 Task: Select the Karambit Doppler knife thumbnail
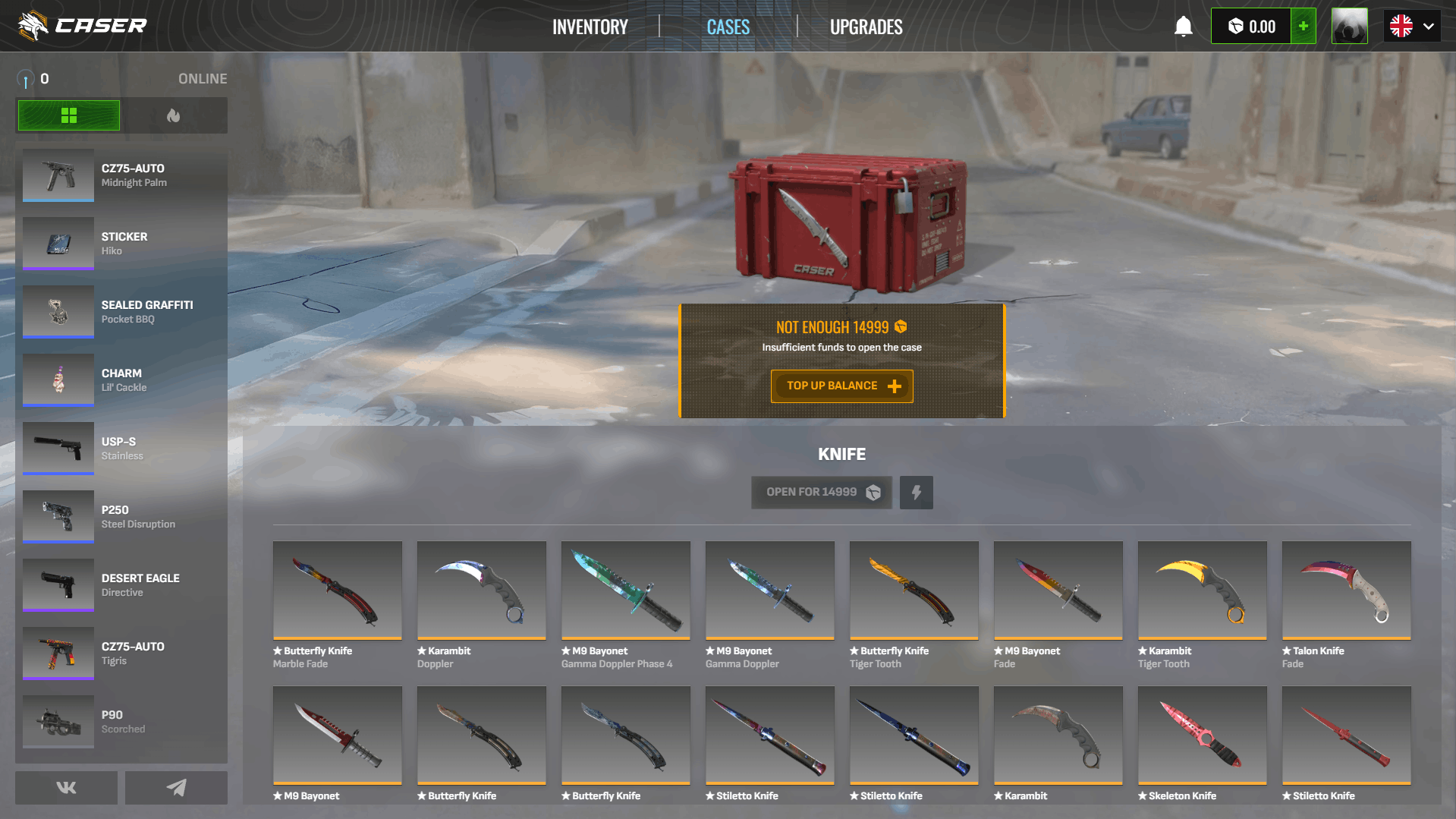[x=481, y=591]
